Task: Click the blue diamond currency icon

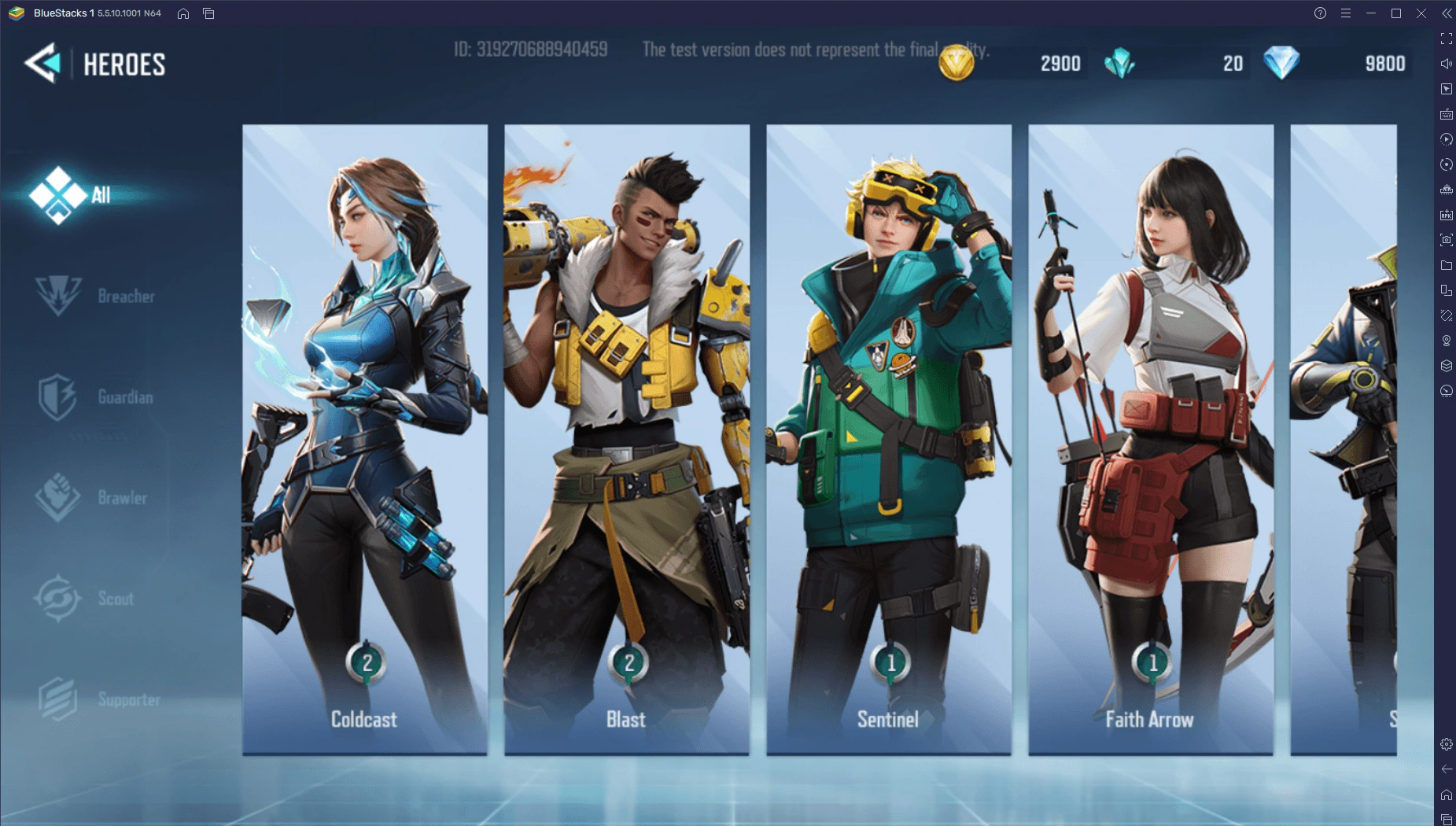Action: coord(1281,63)
